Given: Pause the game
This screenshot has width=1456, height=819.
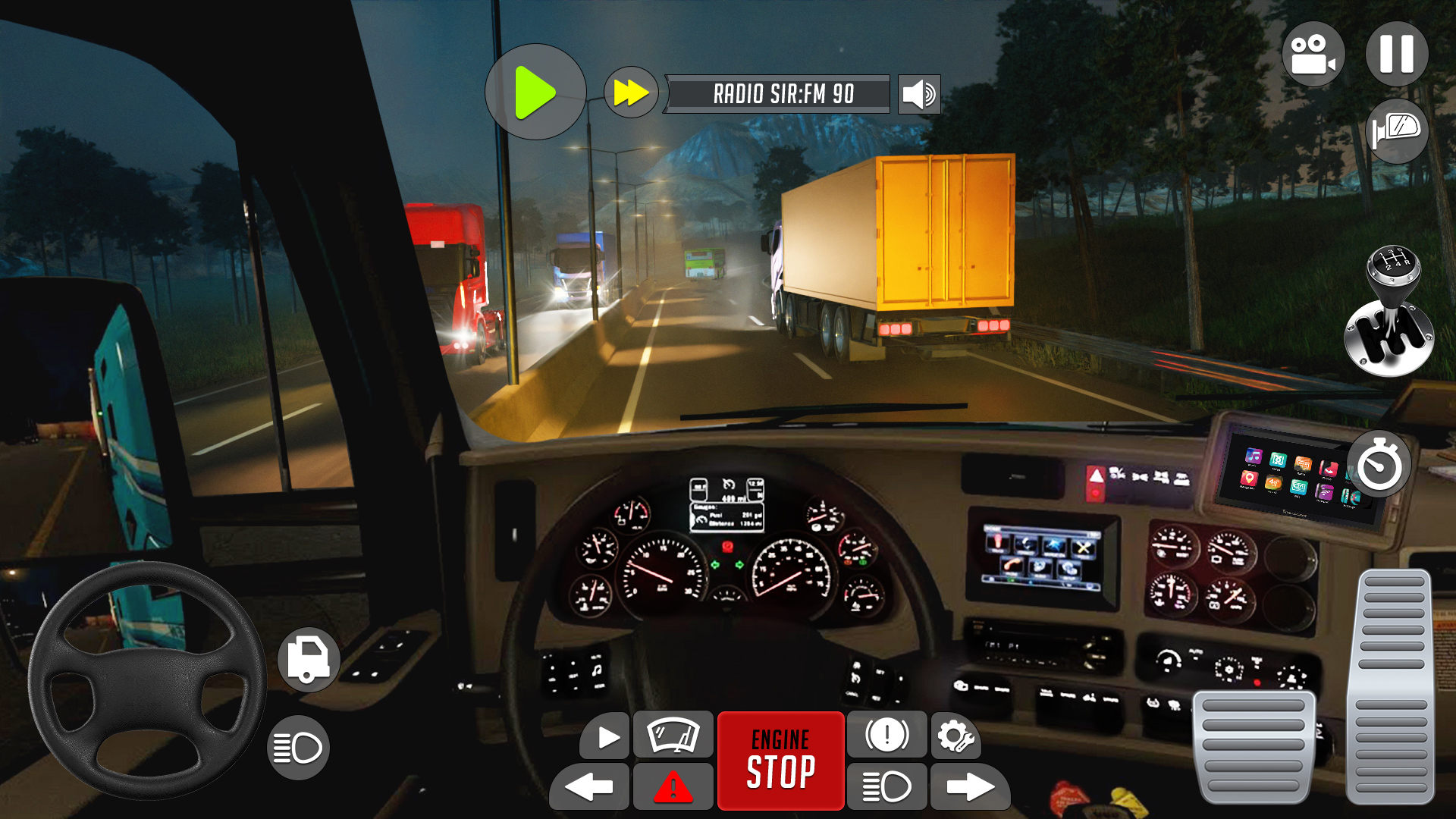Looking at the screenshot, I should click(x=1399, y=53).
